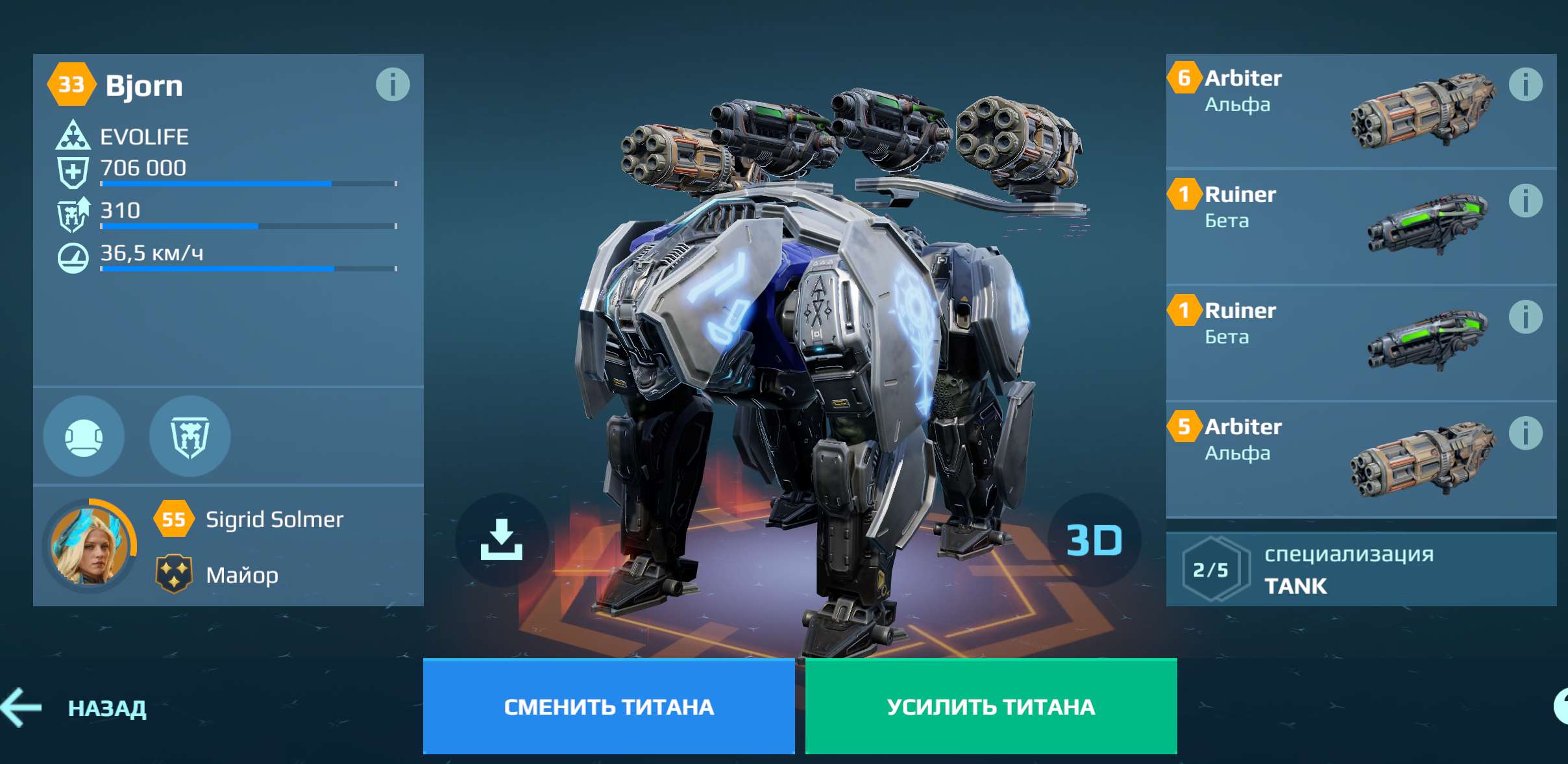Click НАЗАД to go back
Viewport: 1568px width, 764px height.
(x=105, y=708)
